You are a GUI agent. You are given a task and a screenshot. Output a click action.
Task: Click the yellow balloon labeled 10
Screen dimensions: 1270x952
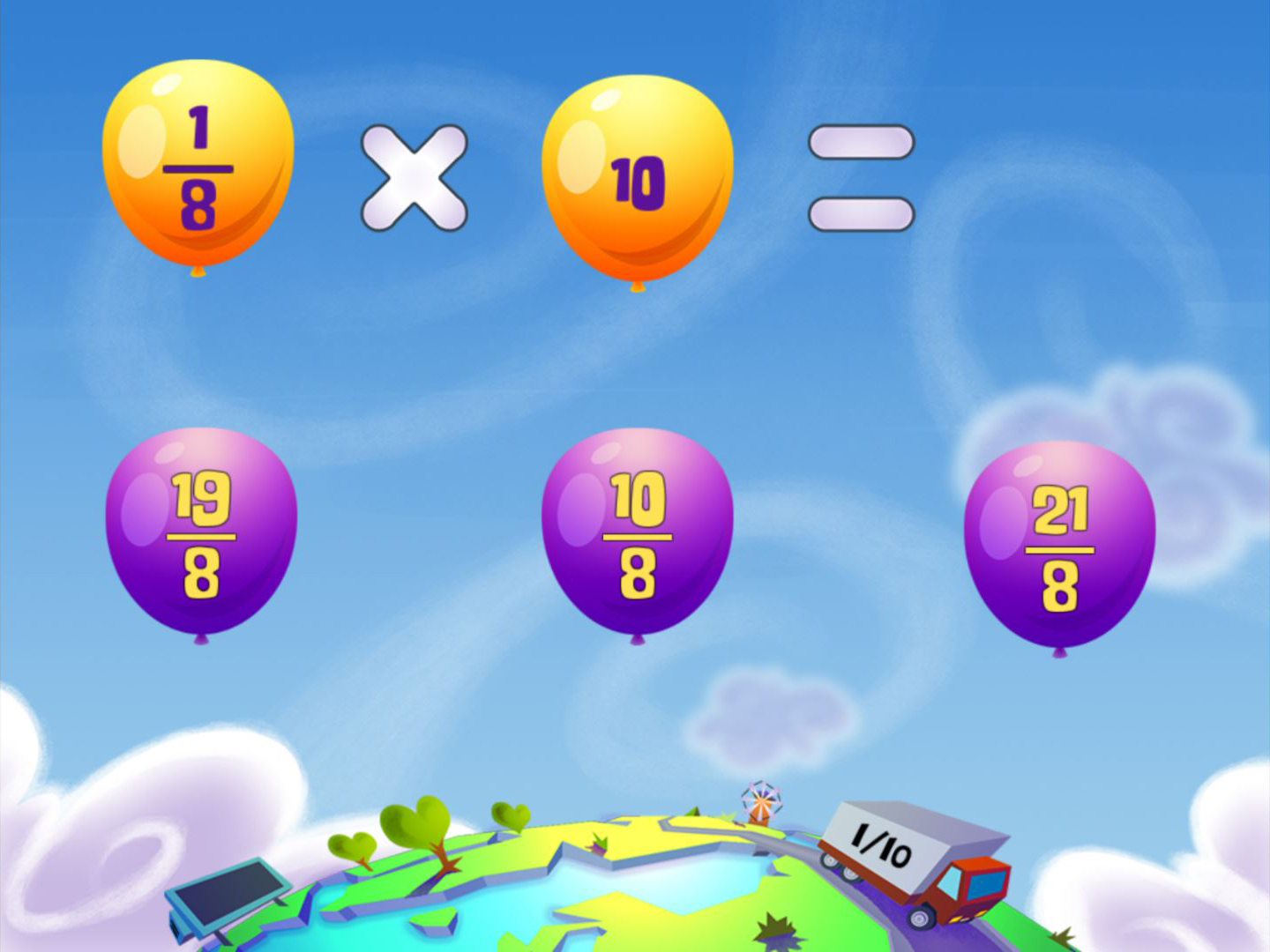(x=637, y=172)
